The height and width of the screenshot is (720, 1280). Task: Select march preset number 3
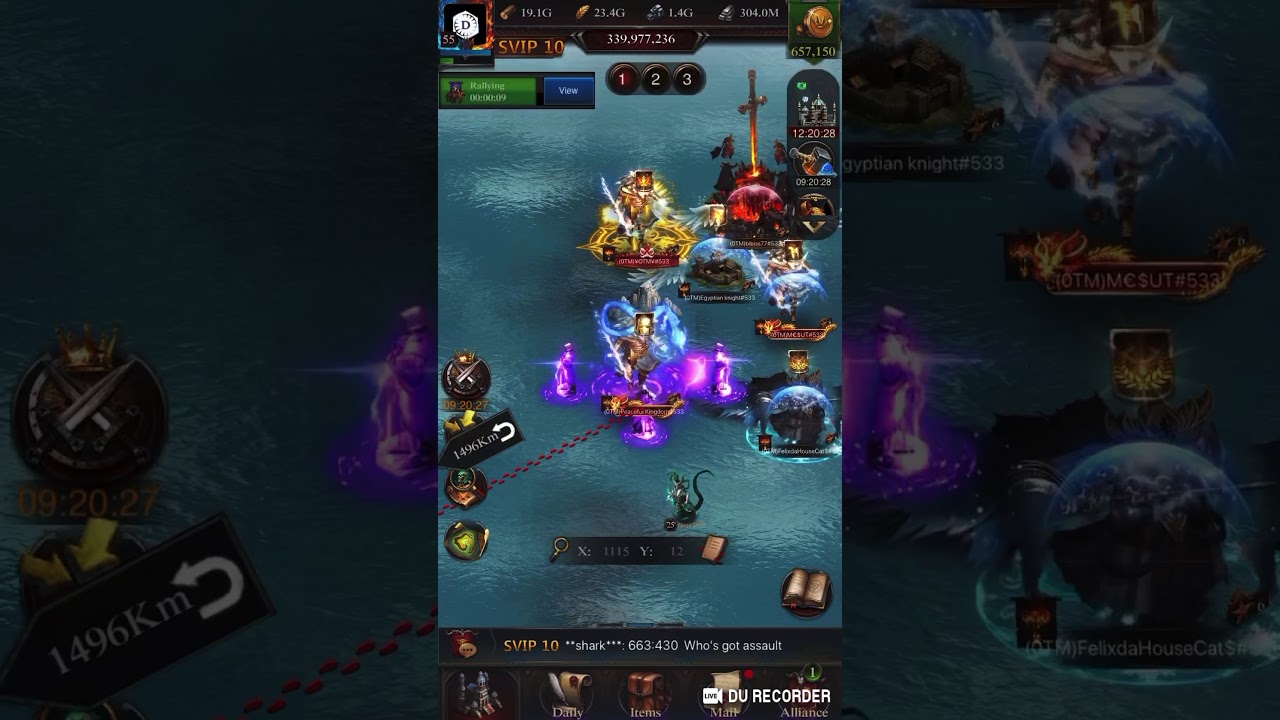point(687,80)
